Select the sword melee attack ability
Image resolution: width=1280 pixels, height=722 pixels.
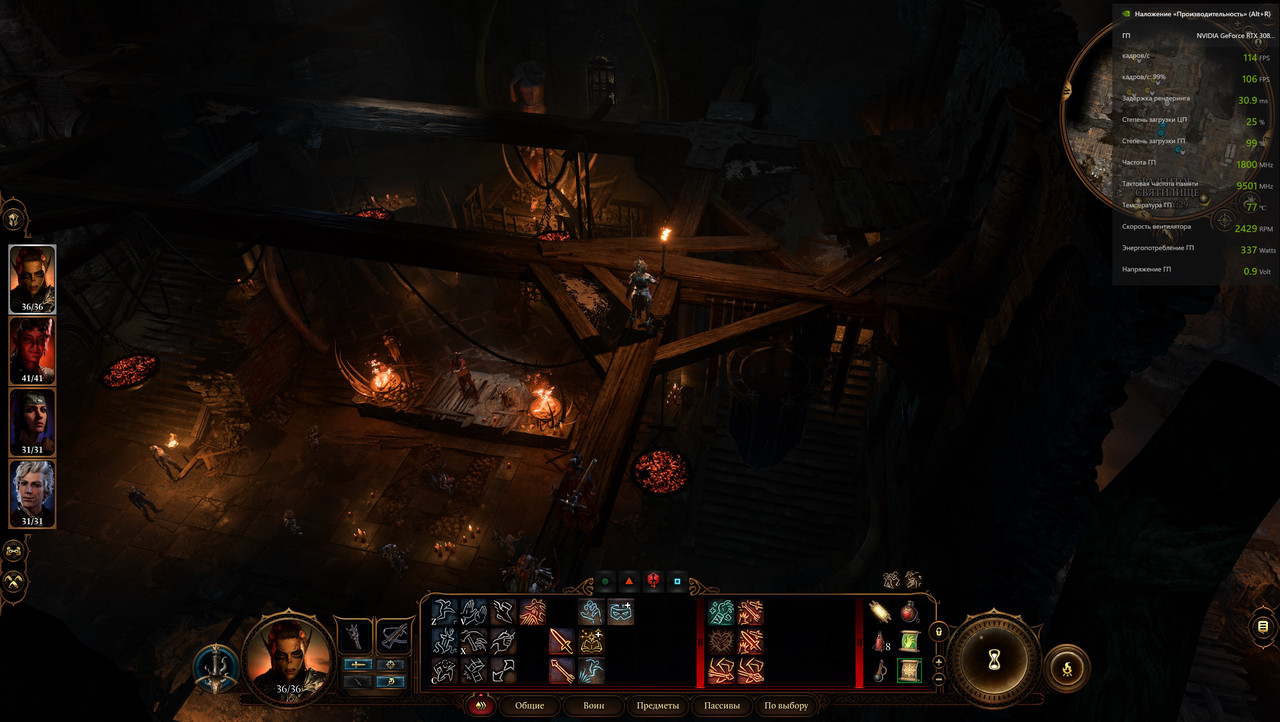pyautogui.click(x=561, y=641)
